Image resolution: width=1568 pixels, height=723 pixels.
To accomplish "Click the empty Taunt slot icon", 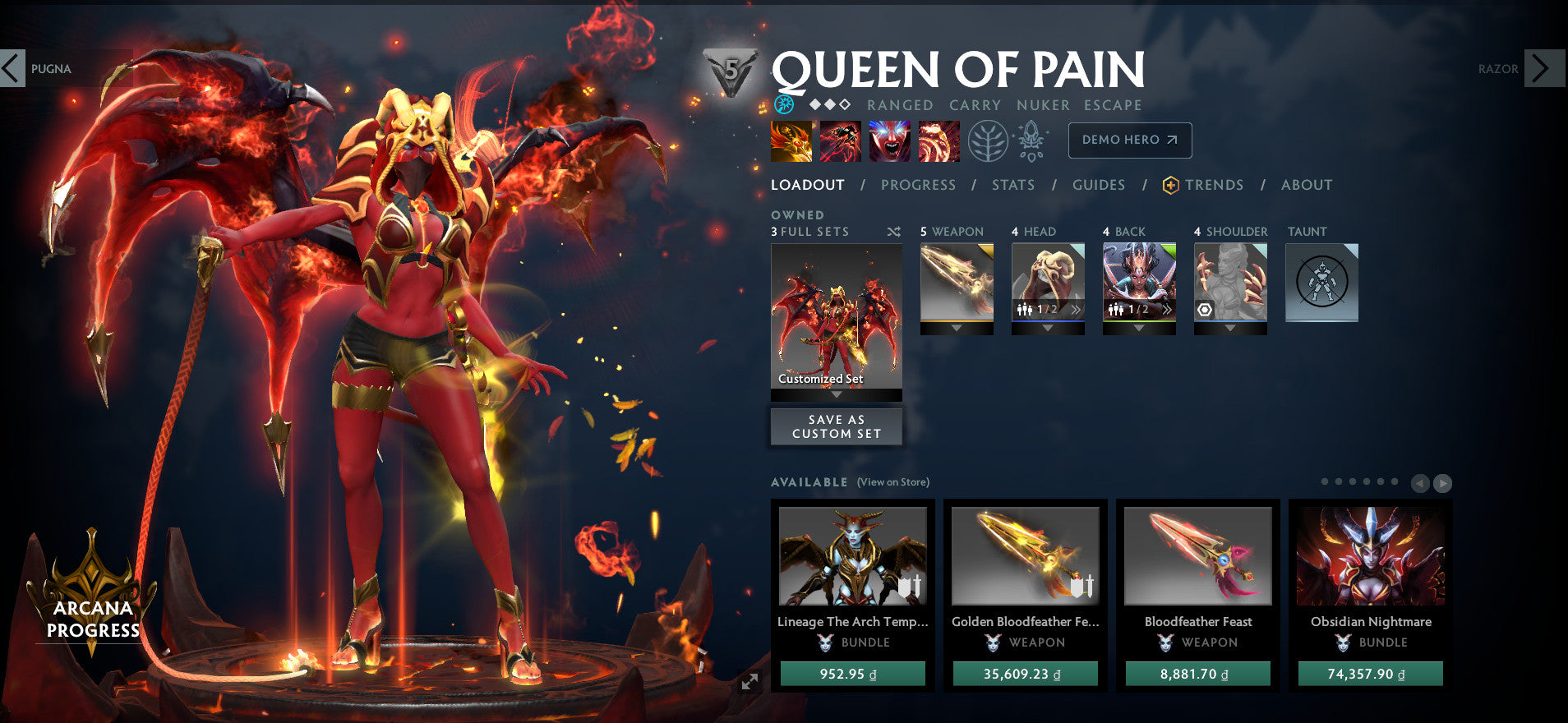I will coord(1321,283).
